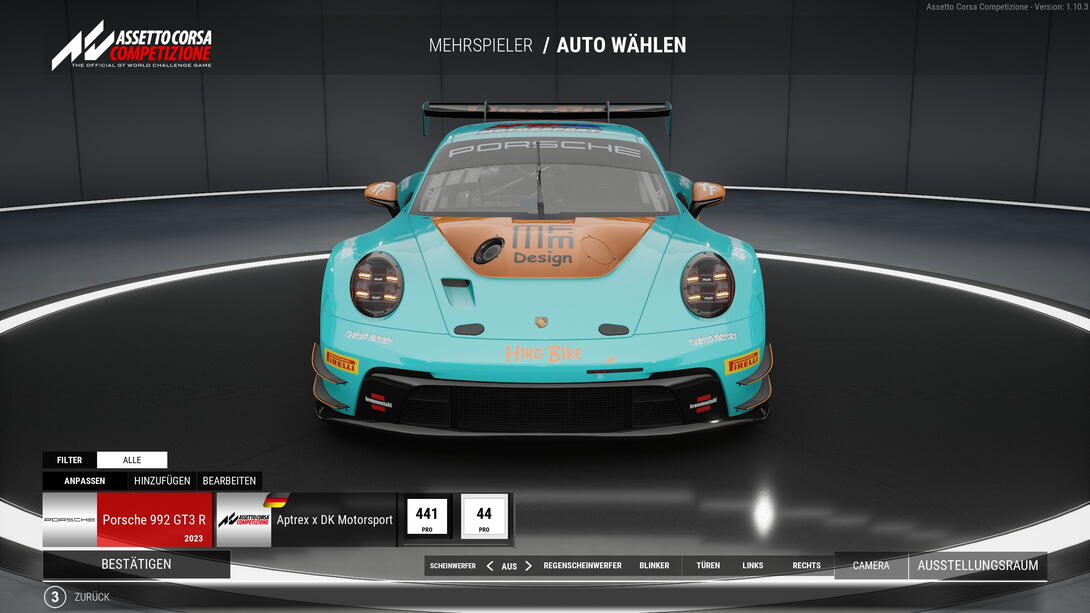Set filter to Alle
Viewport: 1090px width, 613px height.
[x=132, y=460]
